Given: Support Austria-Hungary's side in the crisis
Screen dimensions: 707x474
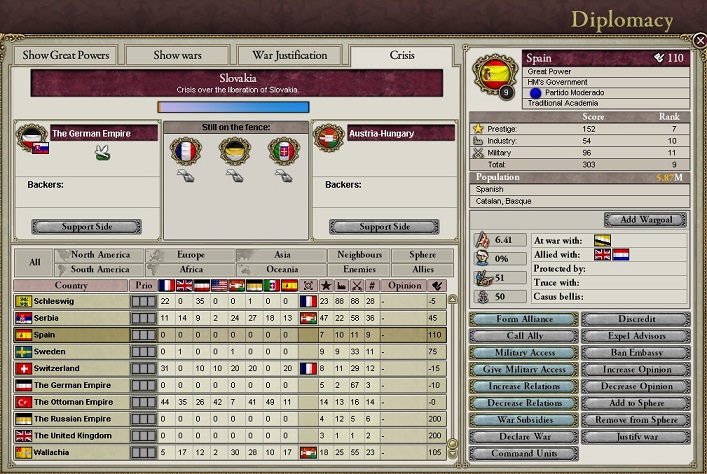Looking at the screenshot, I should tap(384, 227).
